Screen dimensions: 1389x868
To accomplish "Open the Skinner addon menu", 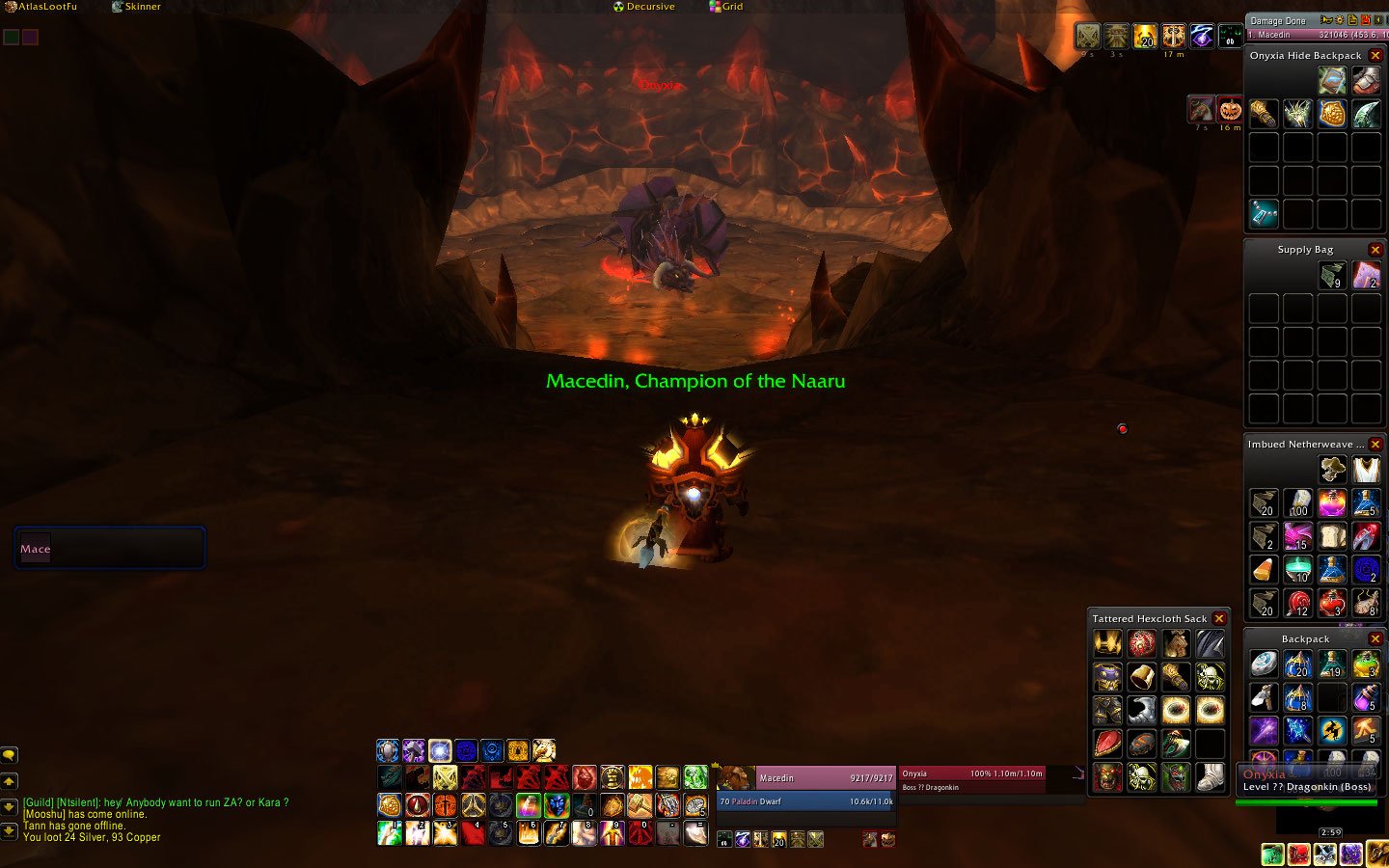I will (137, 7).
